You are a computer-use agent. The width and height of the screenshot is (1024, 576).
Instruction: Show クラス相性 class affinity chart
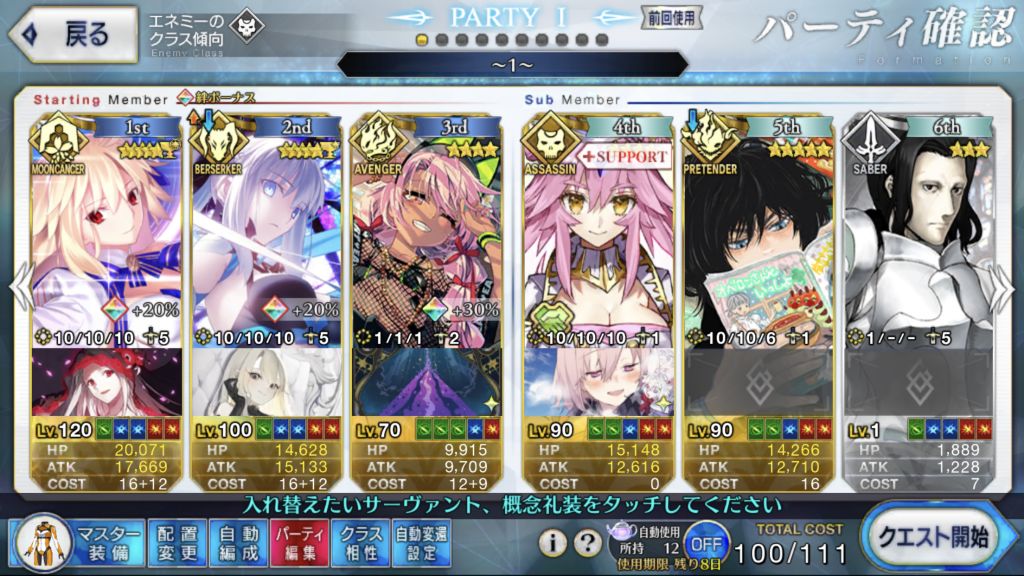[x=361, y=542]
